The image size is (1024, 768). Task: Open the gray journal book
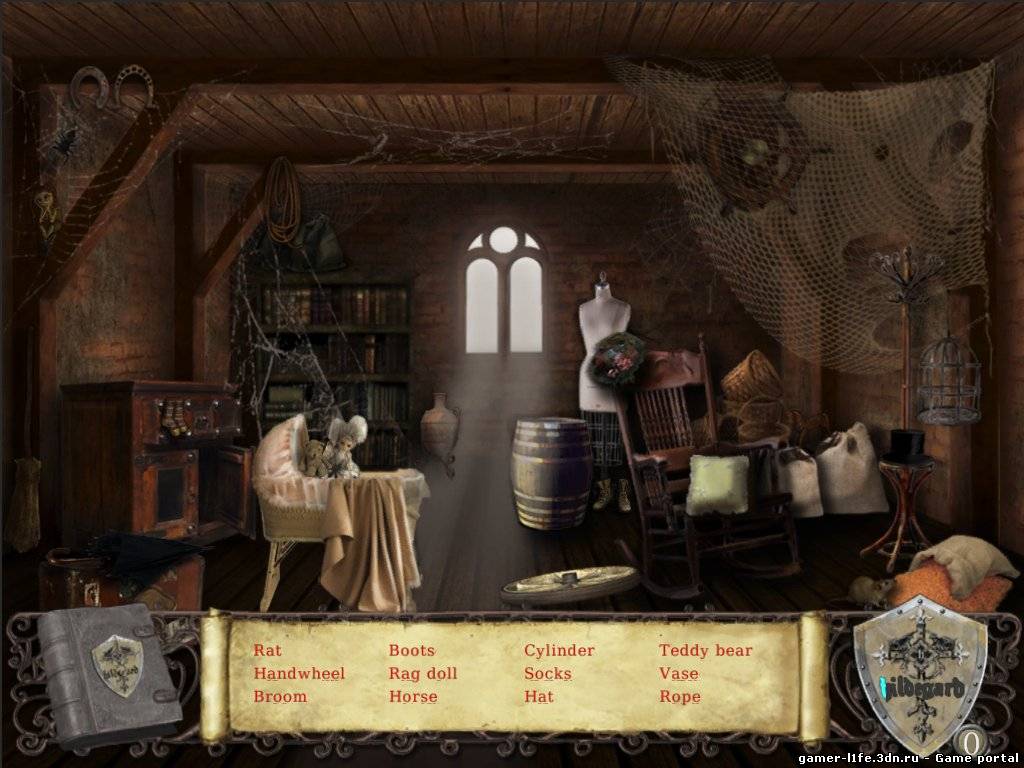pyautogui.click(x=108, y=675)
